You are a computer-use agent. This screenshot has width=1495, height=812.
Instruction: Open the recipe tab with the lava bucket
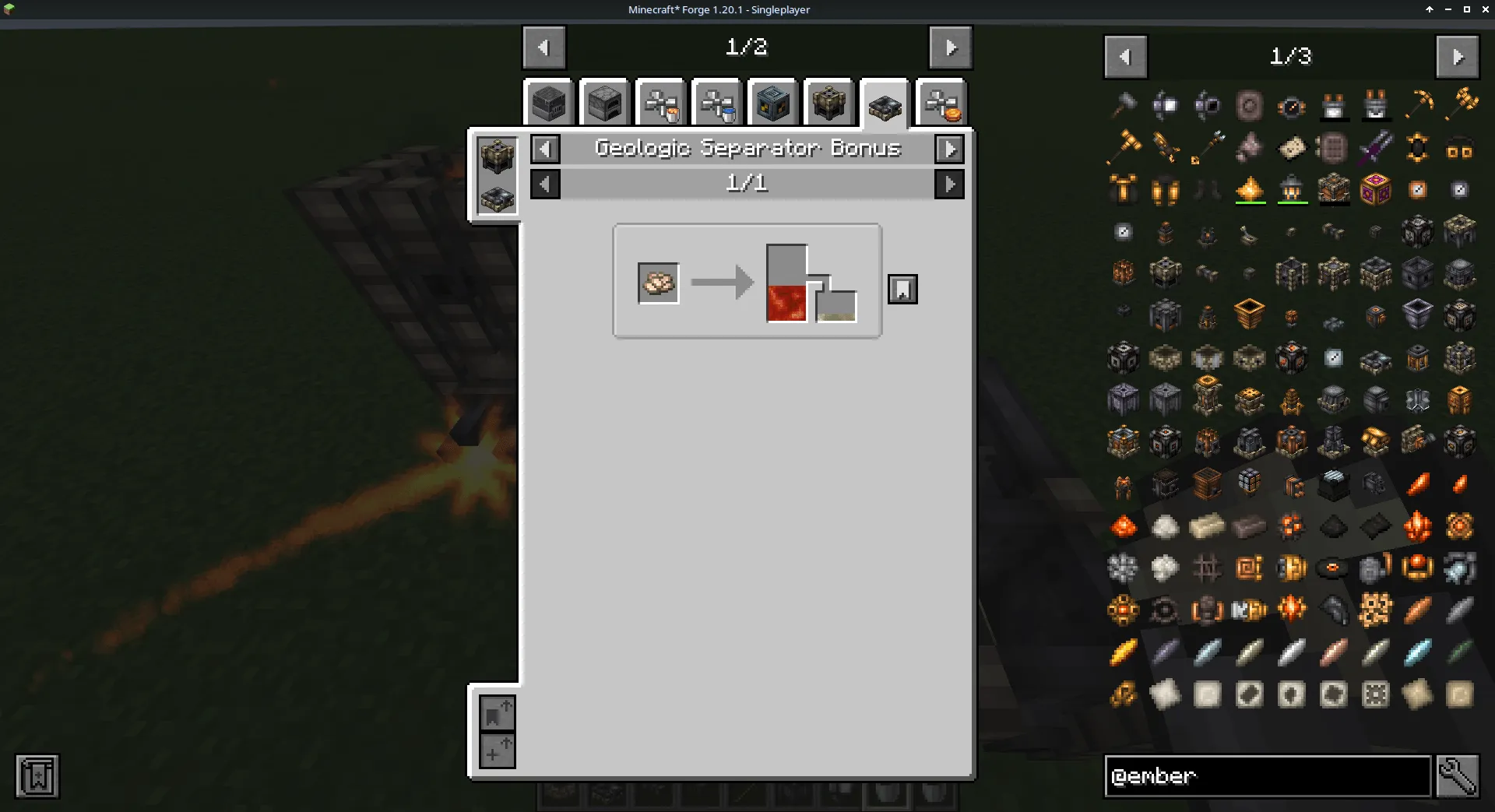coord(662,102)
